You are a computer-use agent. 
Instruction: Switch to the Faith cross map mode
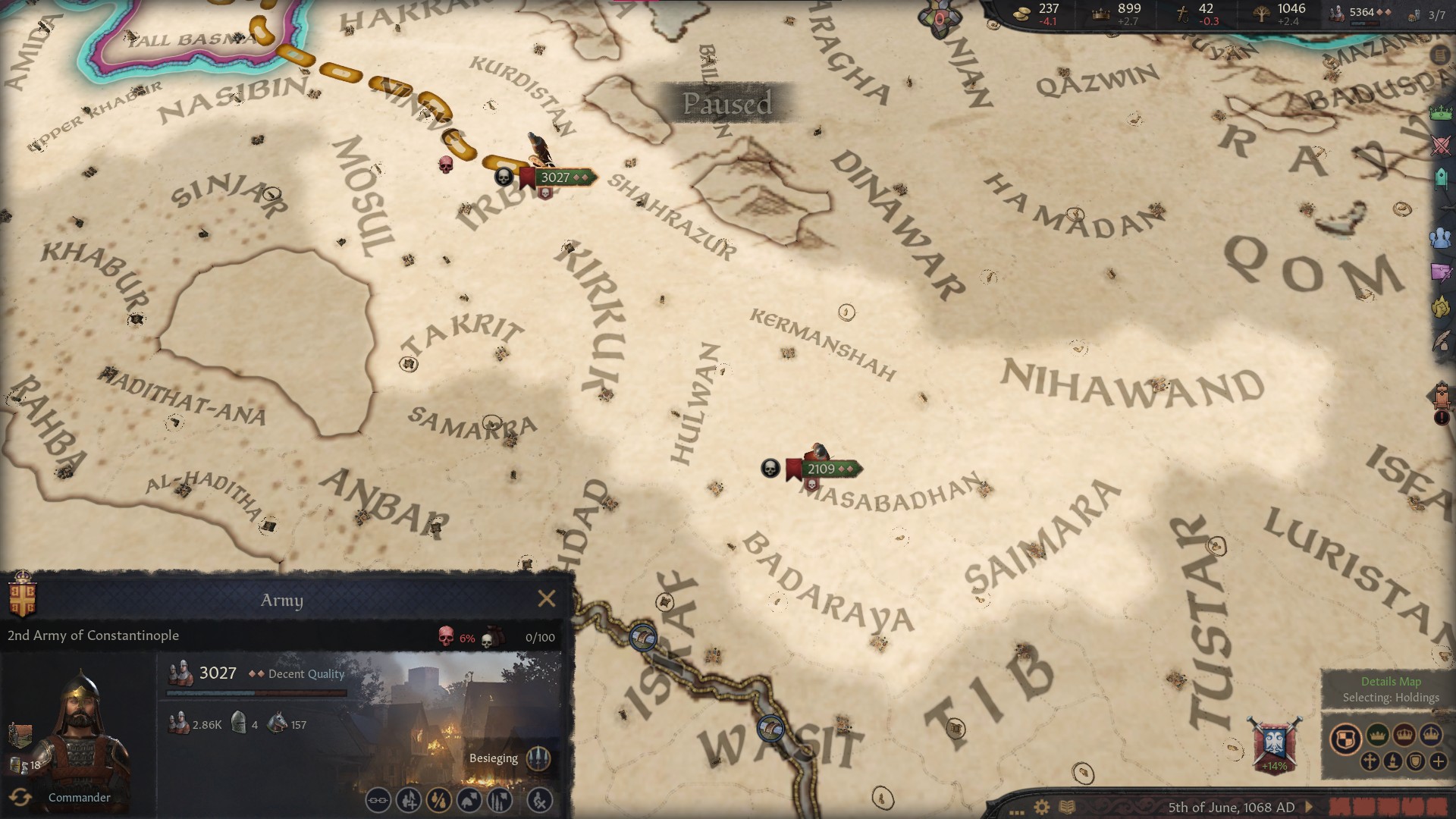(1370, 761)
